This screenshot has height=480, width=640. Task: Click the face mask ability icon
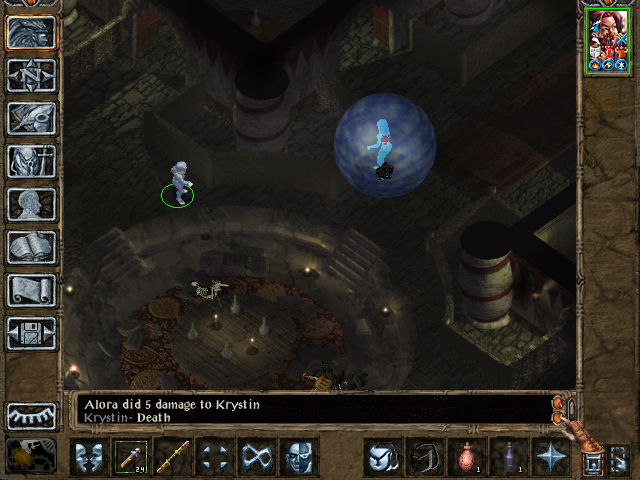pyautogui.click(x=299, y=457)
